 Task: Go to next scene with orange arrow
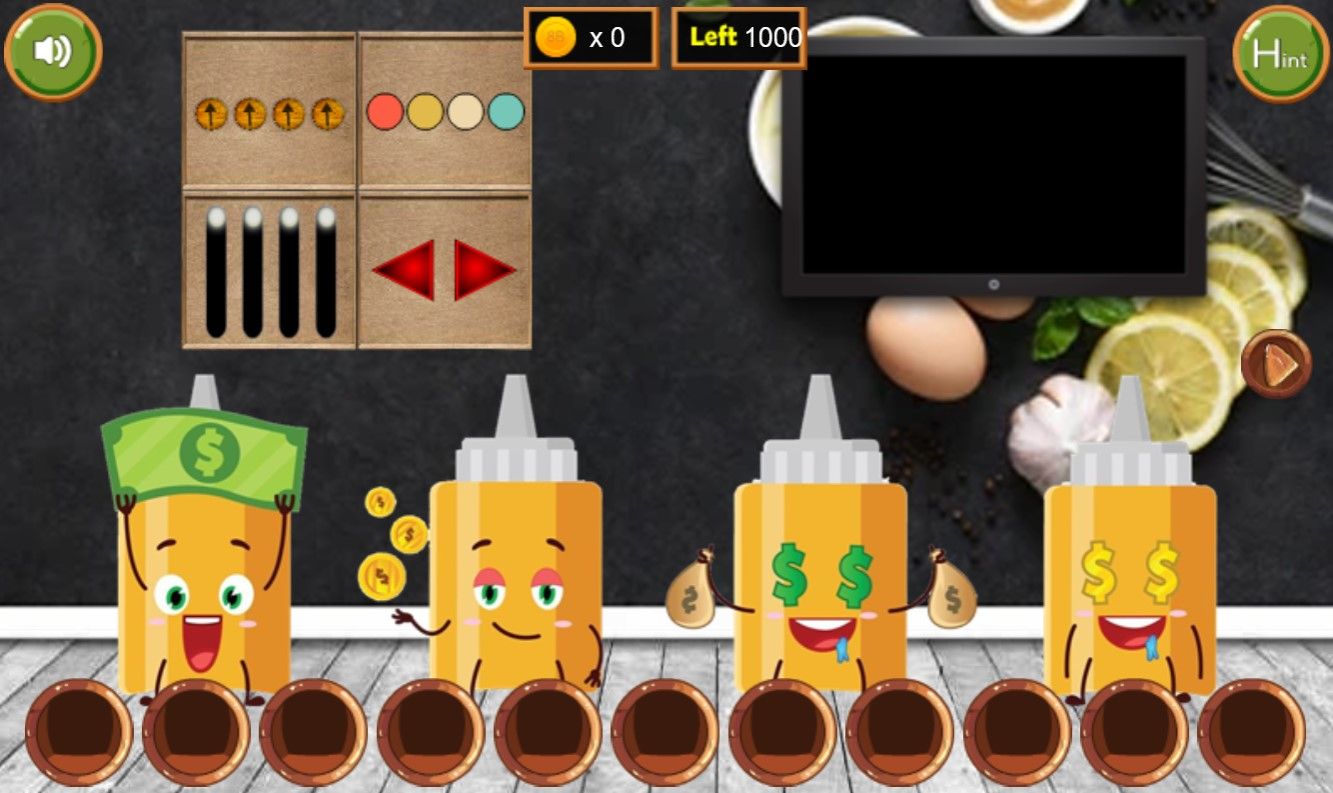[1276, 365]
